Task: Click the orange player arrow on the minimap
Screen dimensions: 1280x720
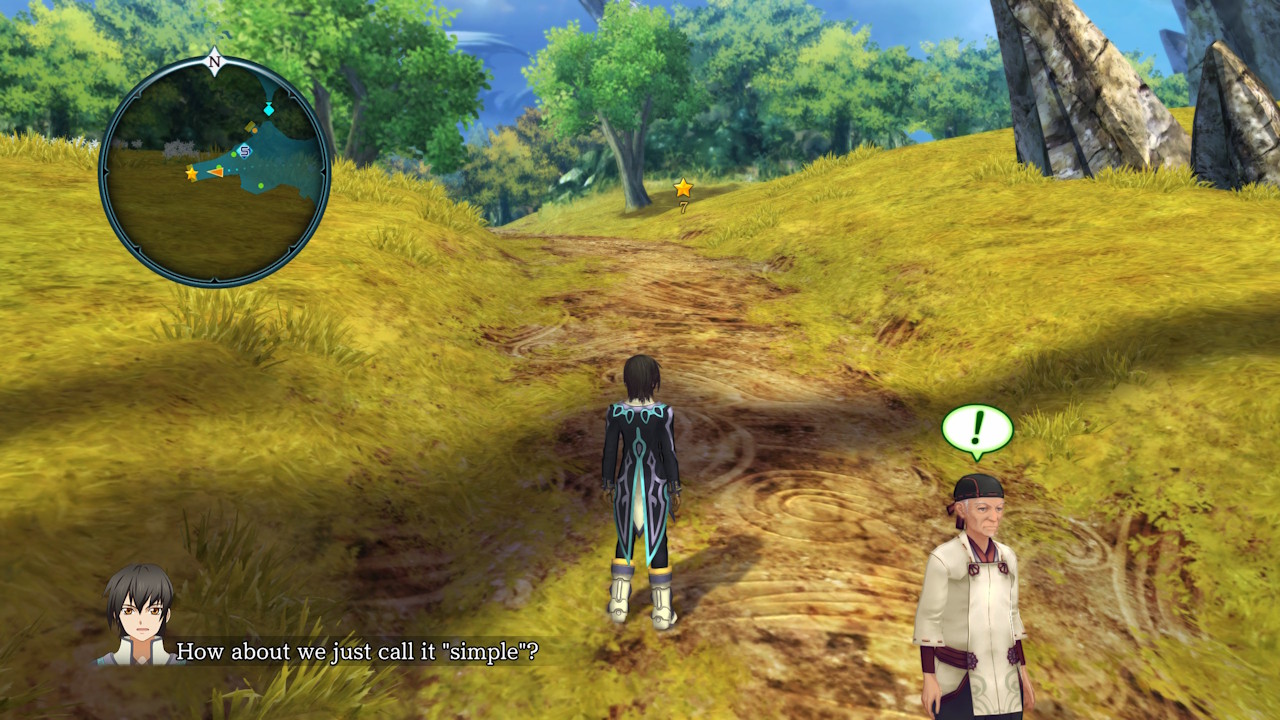Action: (x=217, y=172)
